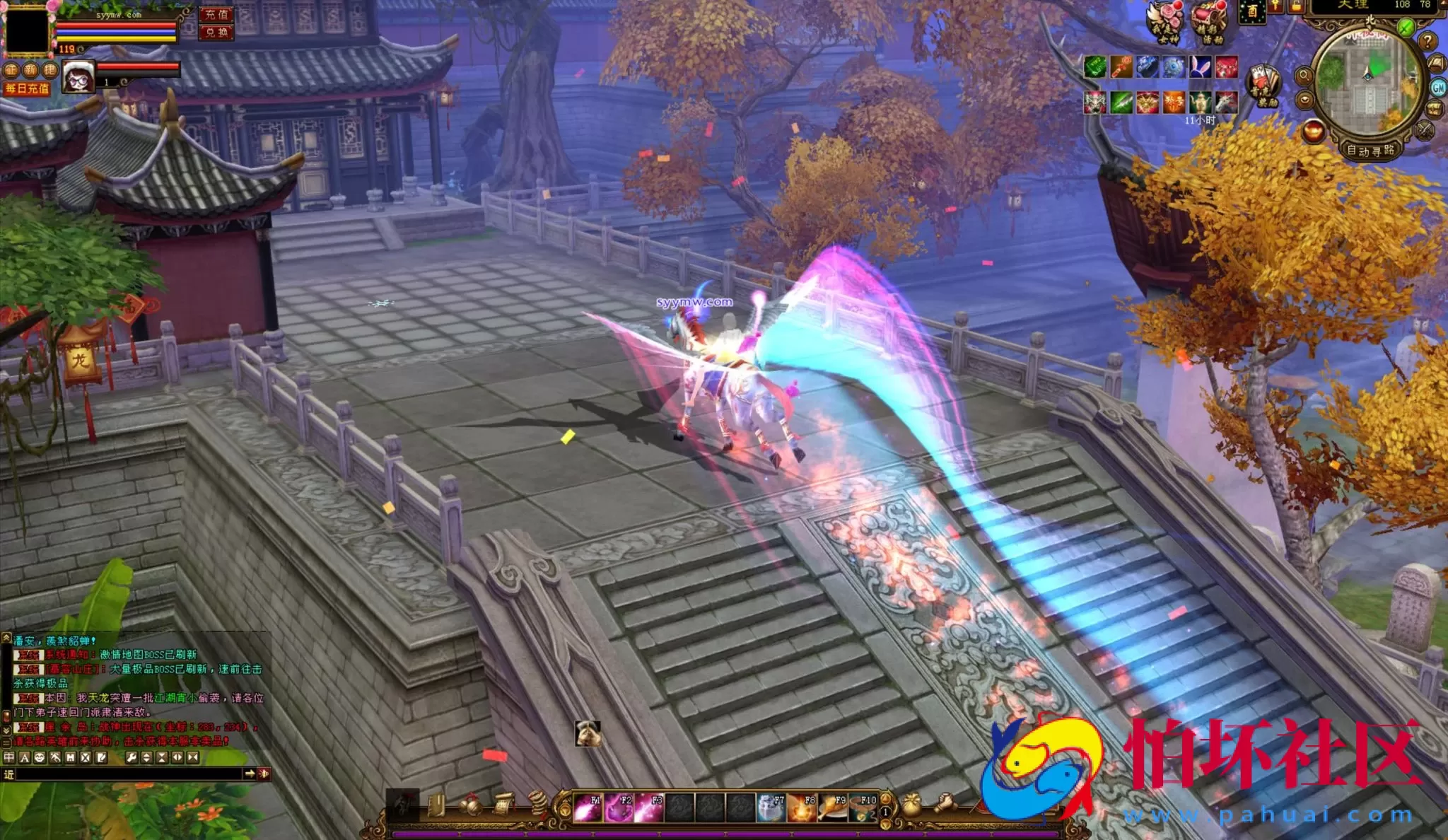Click the 自动寻路 auto-pathfinding button
This screenshot has width=1448, height=840.
[x=1371, y=152]
